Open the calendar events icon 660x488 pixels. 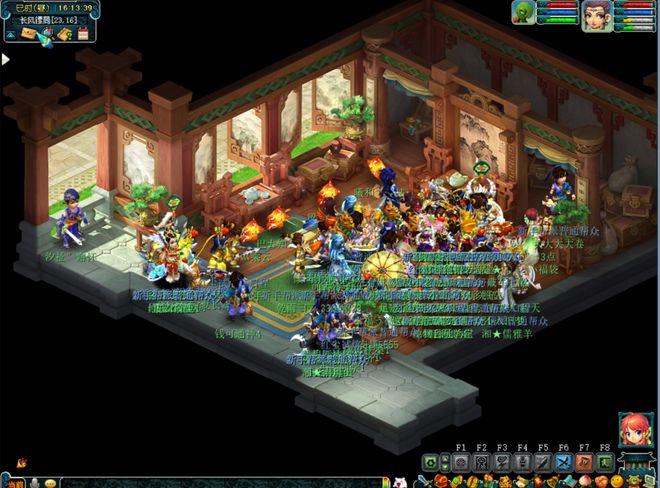click(83, 35)
